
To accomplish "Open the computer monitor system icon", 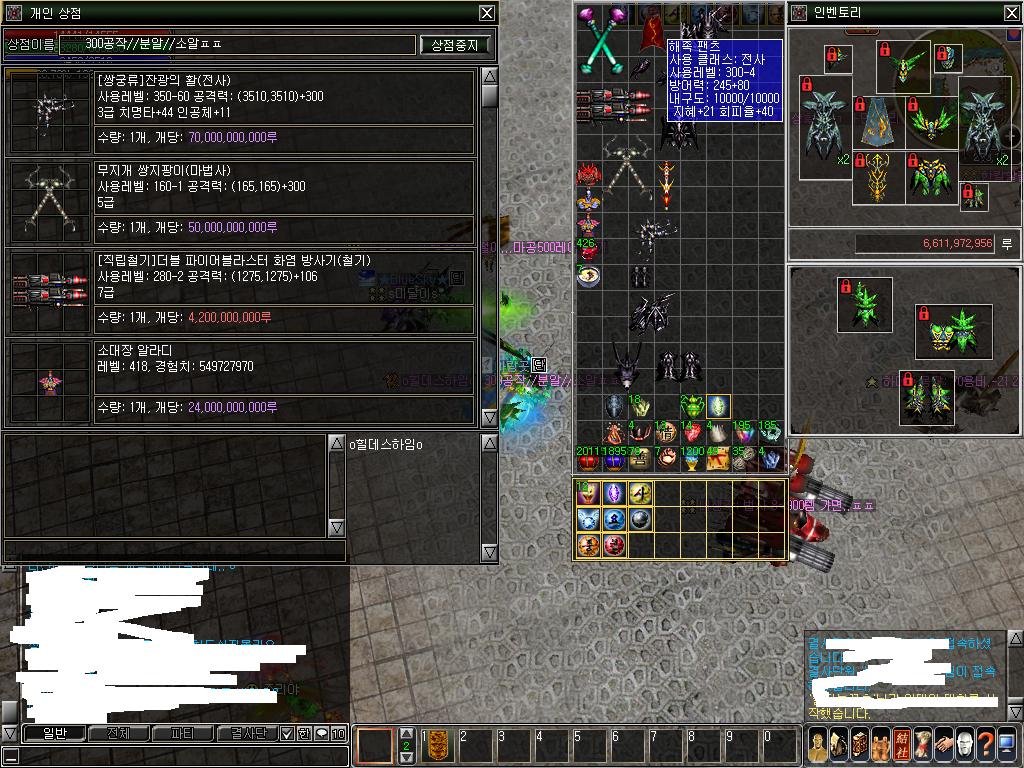I will 1006,744.
